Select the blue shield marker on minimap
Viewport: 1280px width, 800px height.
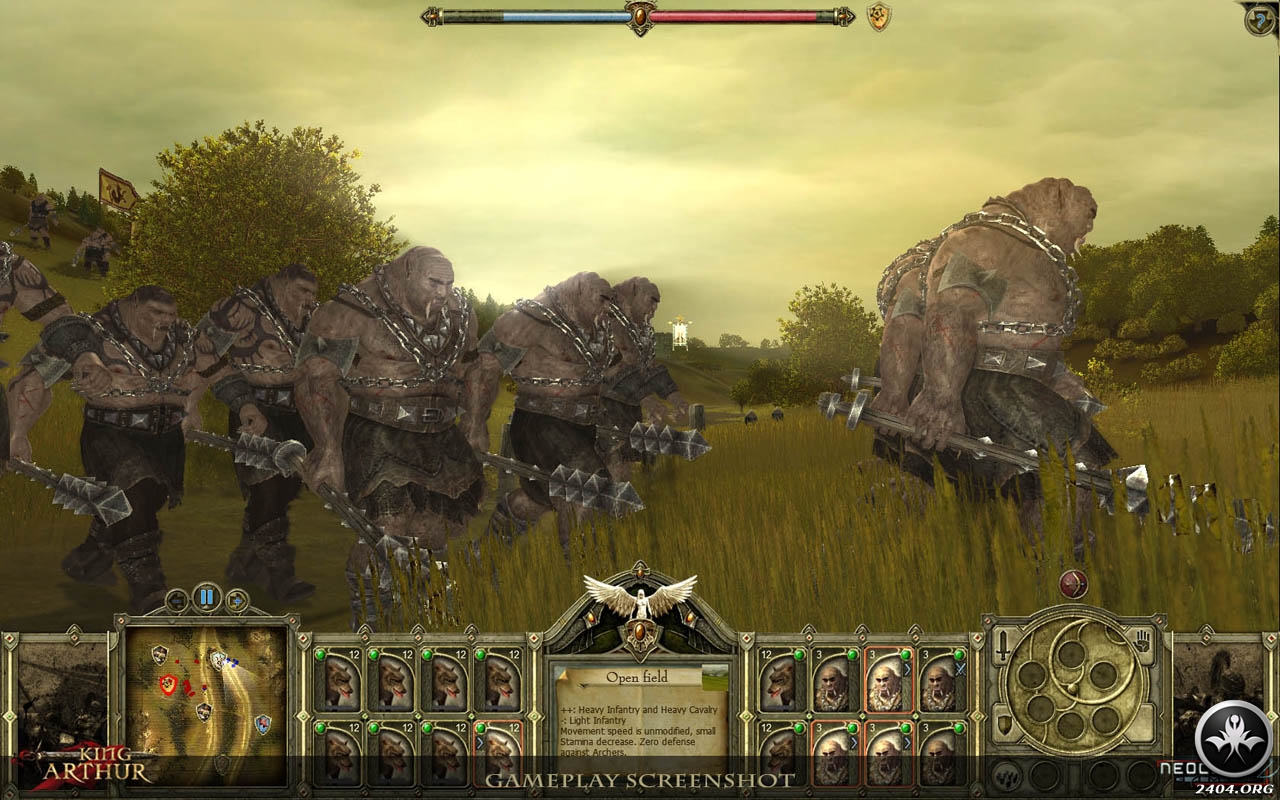(262, 722)
